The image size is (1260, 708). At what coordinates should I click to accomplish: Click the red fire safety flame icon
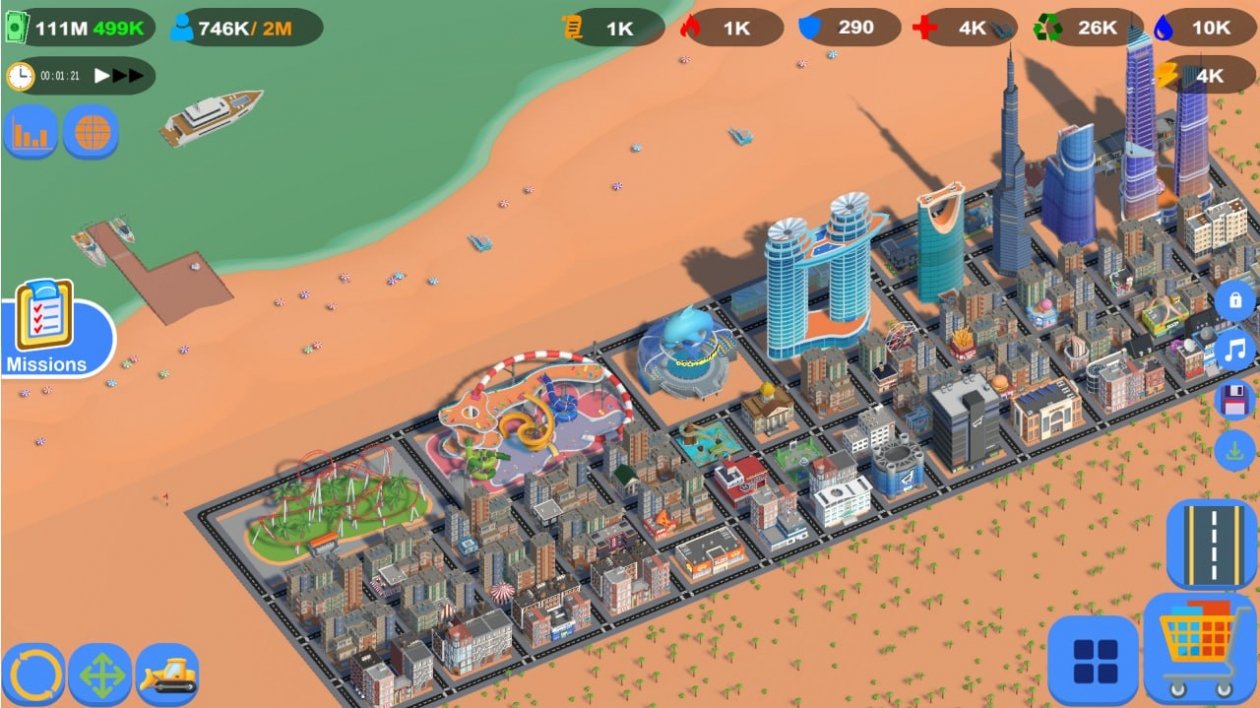690,28
